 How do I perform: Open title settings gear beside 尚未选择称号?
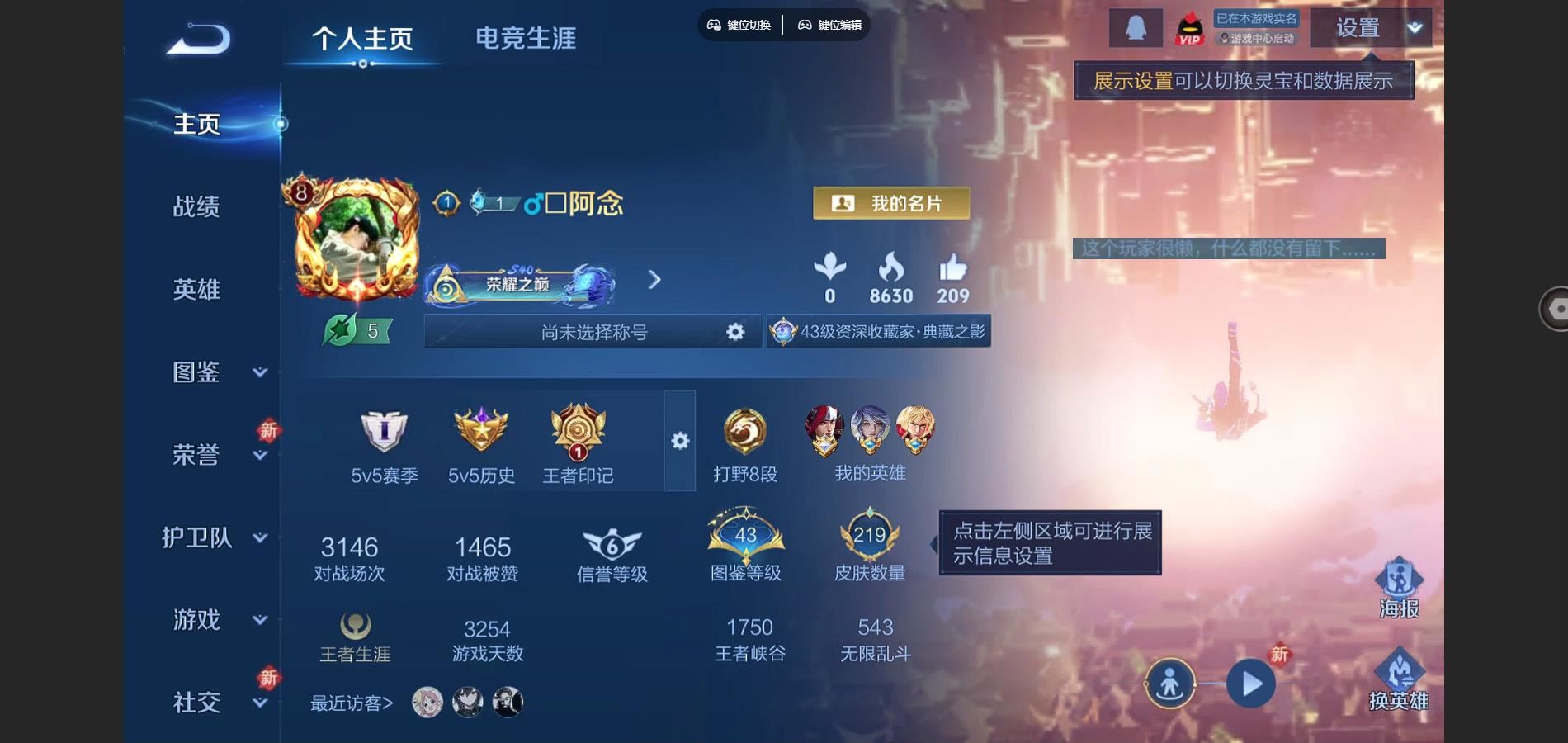pyautogui.click(x=735, y=331)
